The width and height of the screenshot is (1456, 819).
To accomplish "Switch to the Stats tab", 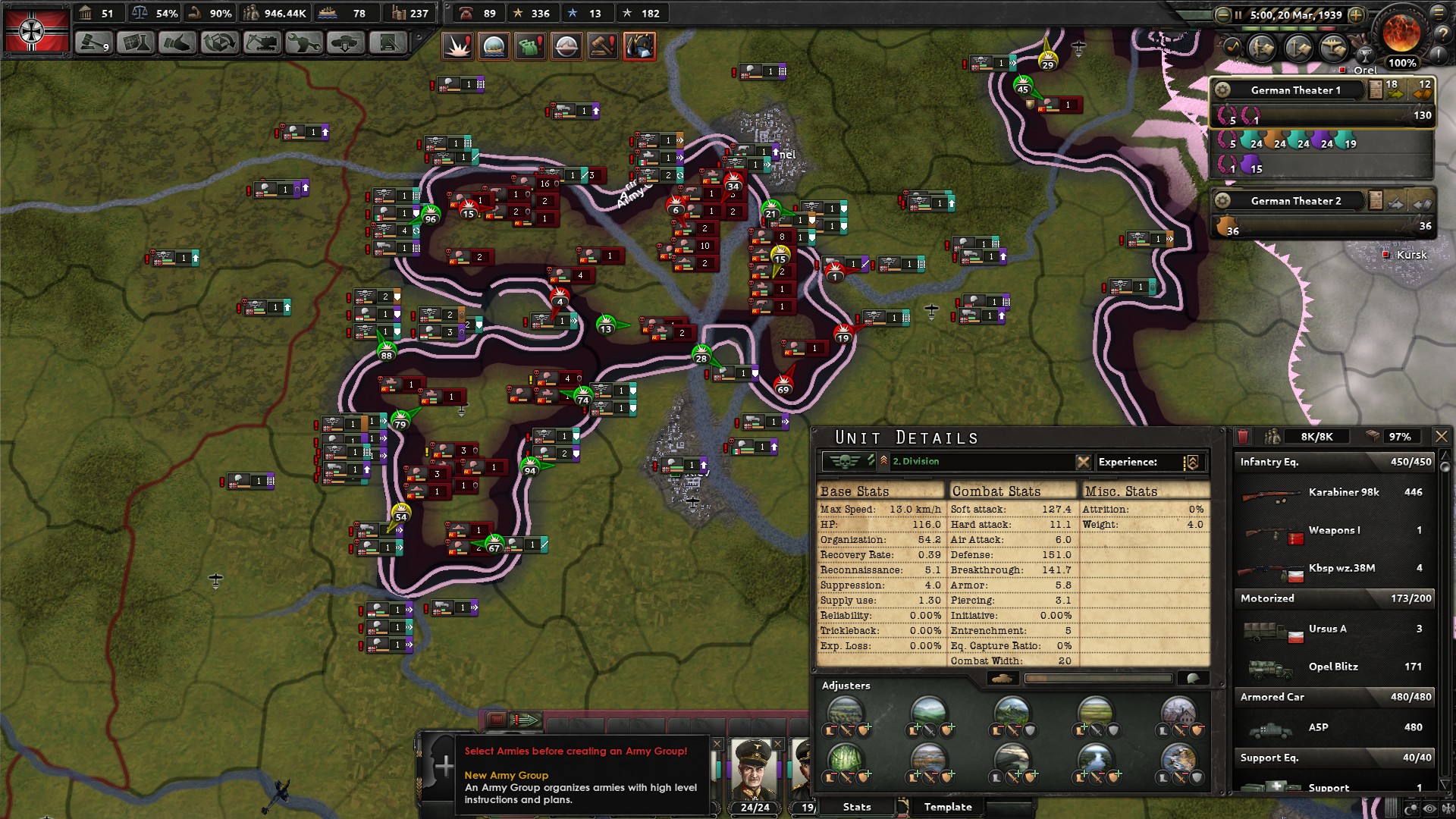I will click(x=857, y=806).
